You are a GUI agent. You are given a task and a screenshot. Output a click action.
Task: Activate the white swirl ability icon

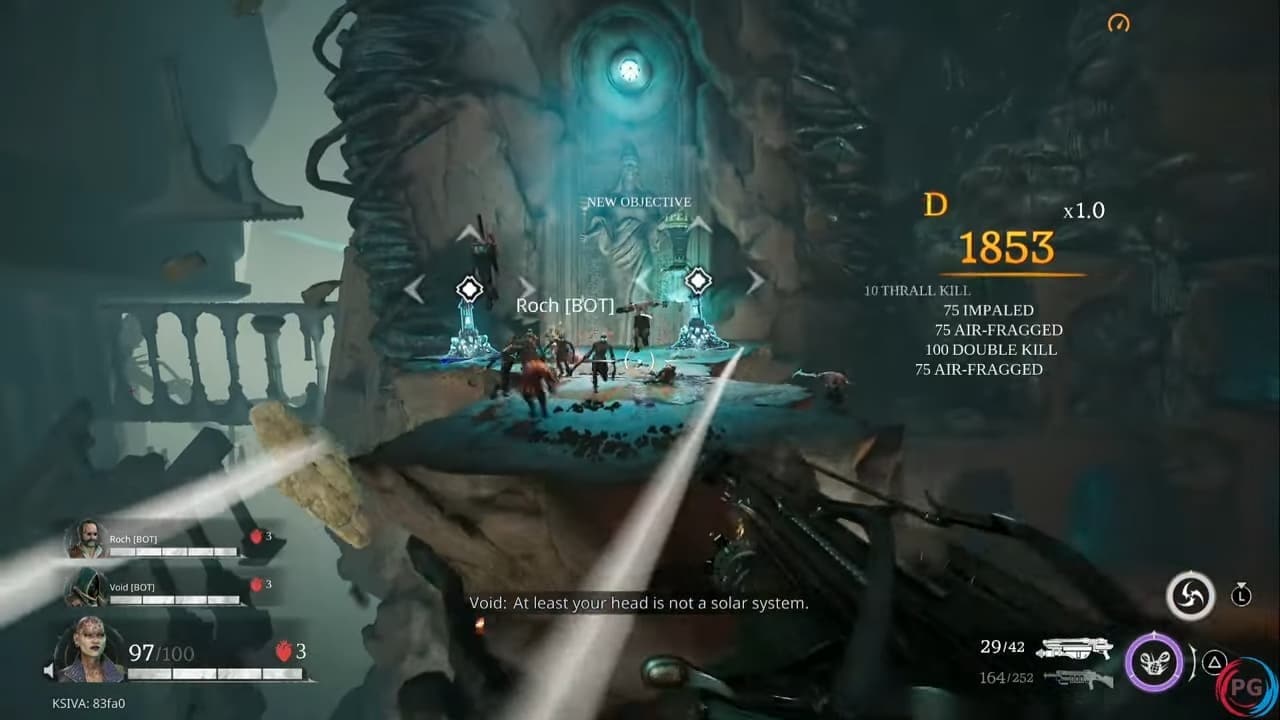pos(1190,597)
